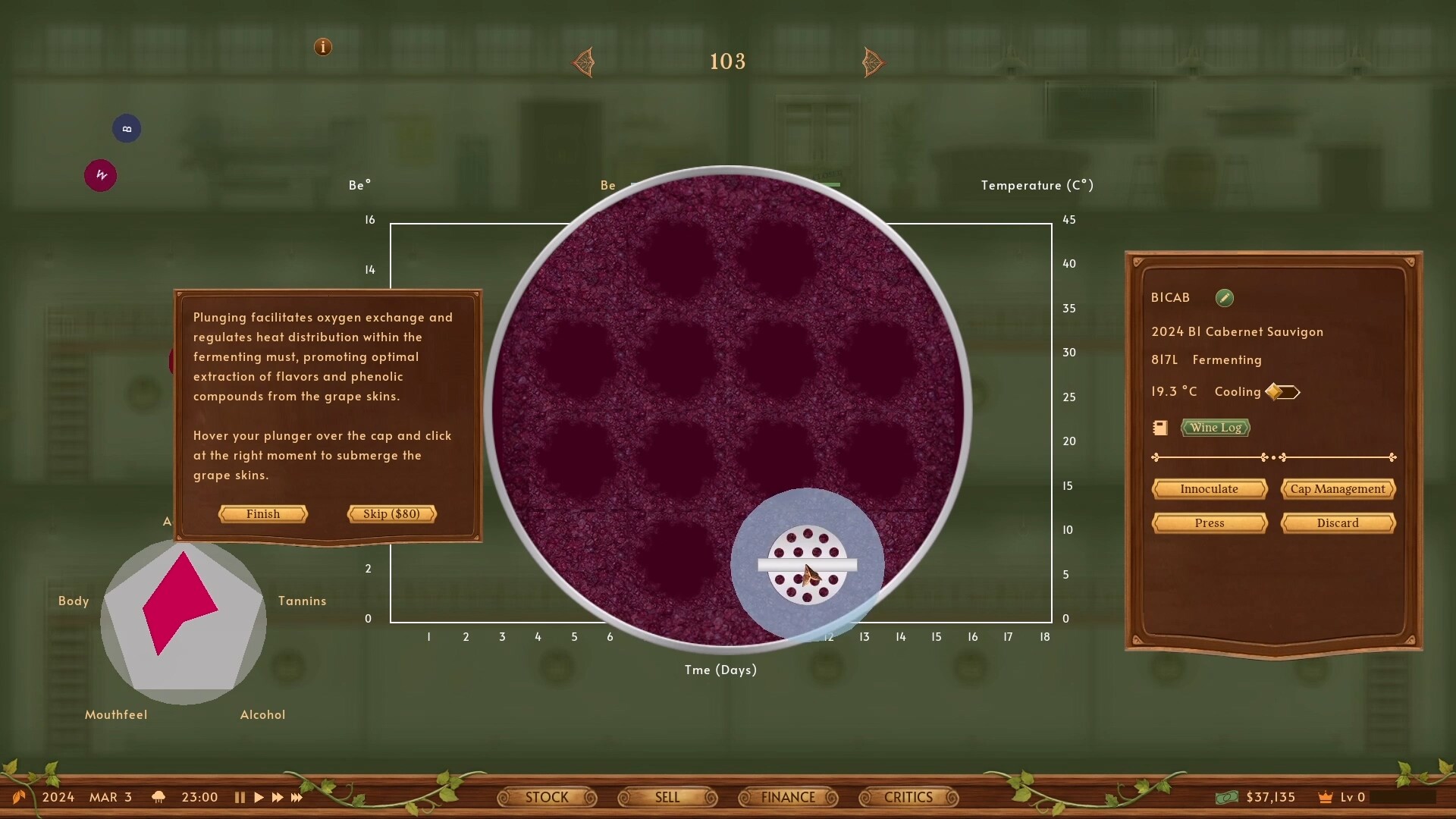Select the magenta "W" winery bubble
Viewport: 1456px width, 819px height.
(x=99, y=175)
